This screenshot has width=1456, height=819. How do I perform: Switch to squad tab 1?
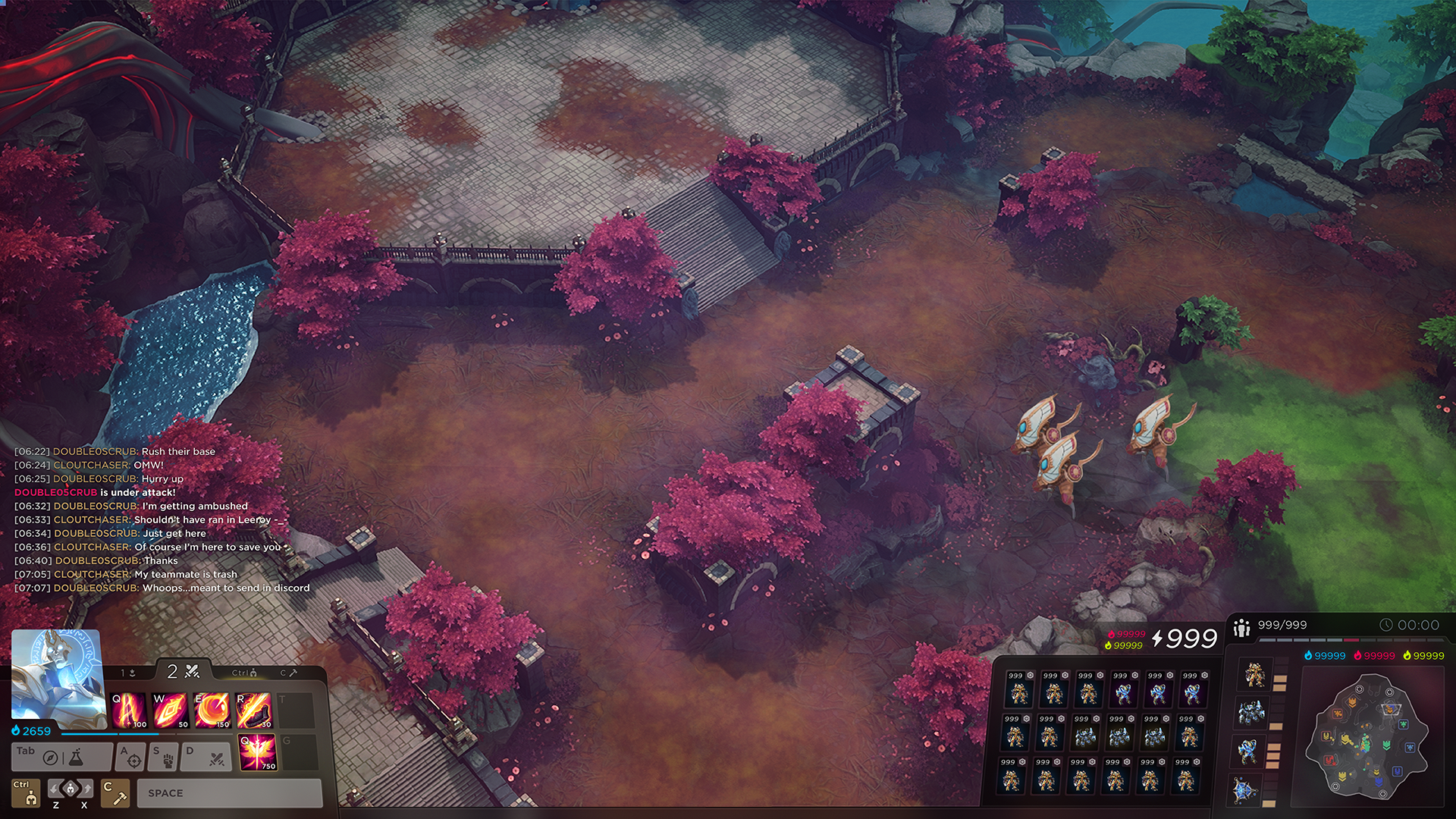[128, 673]
